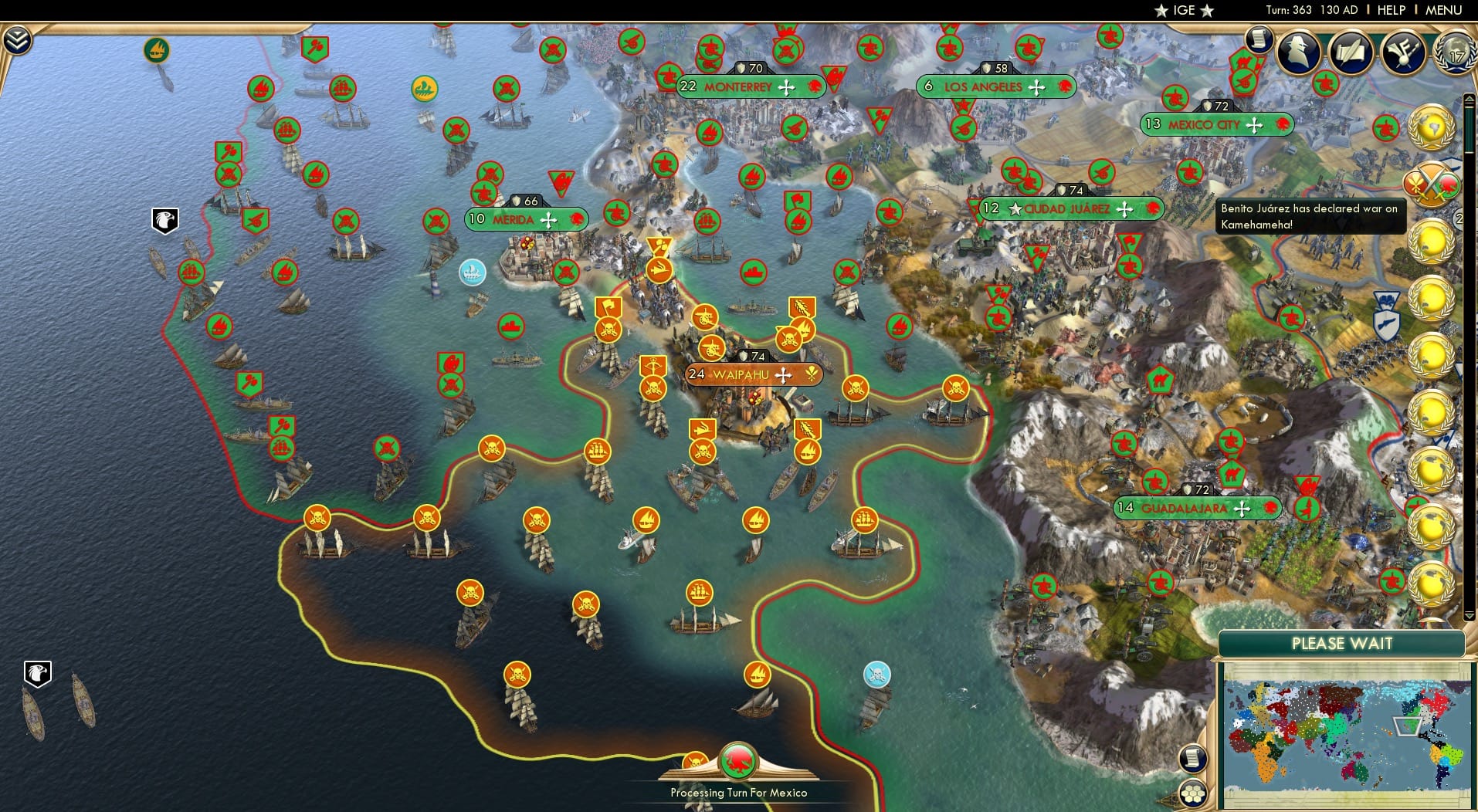
Task: Open the Diplomacy globe showing 17
Action: (x=1454, y=54)
